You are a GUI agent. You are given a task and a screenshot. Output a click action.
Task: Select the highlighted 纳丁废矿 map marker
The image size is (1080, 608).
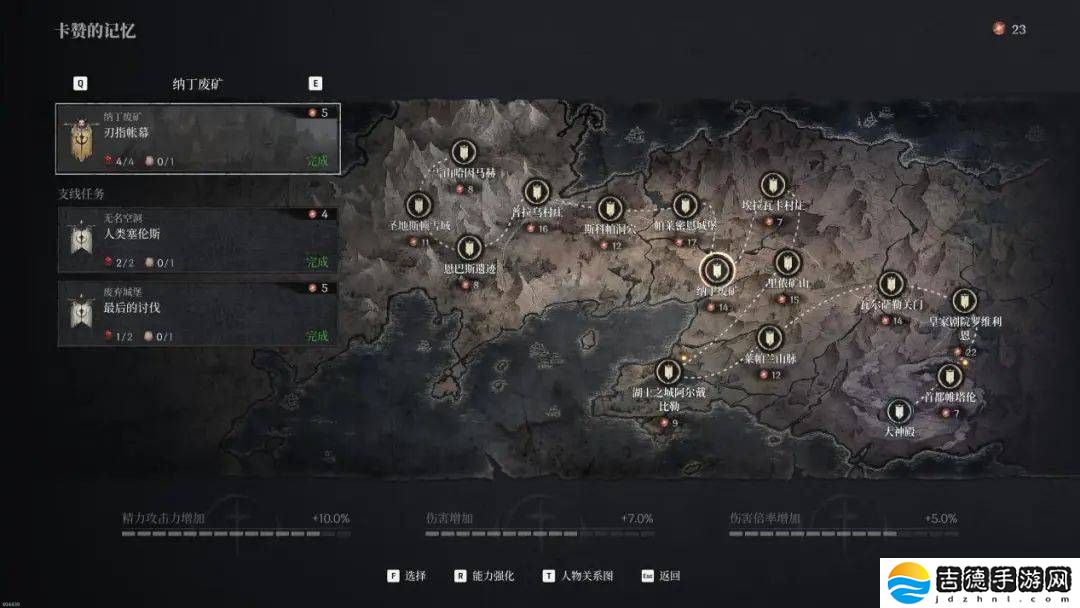(715, 268)
